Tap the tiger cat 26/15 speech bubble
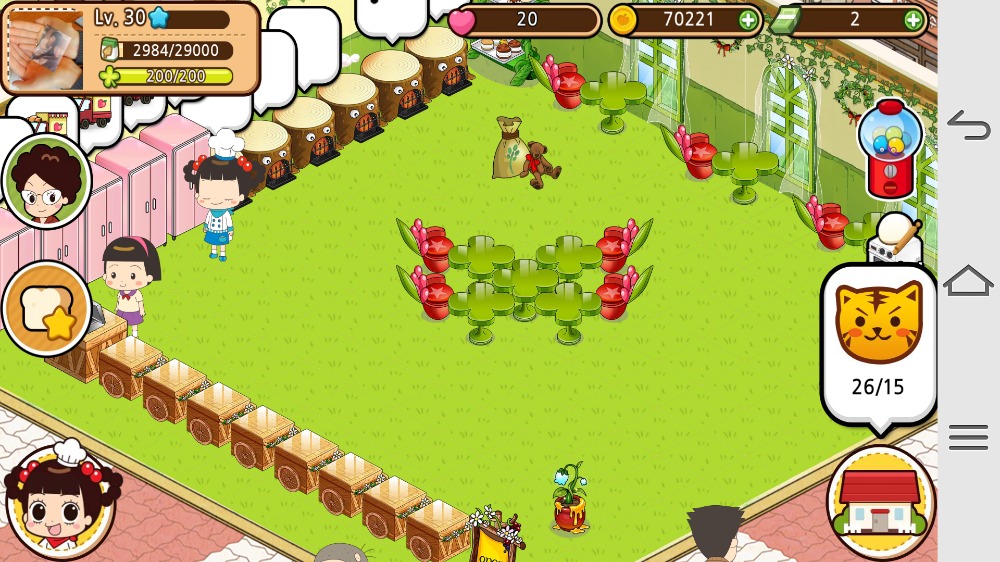Screen dimensions: 1000x562 point(878,342)
